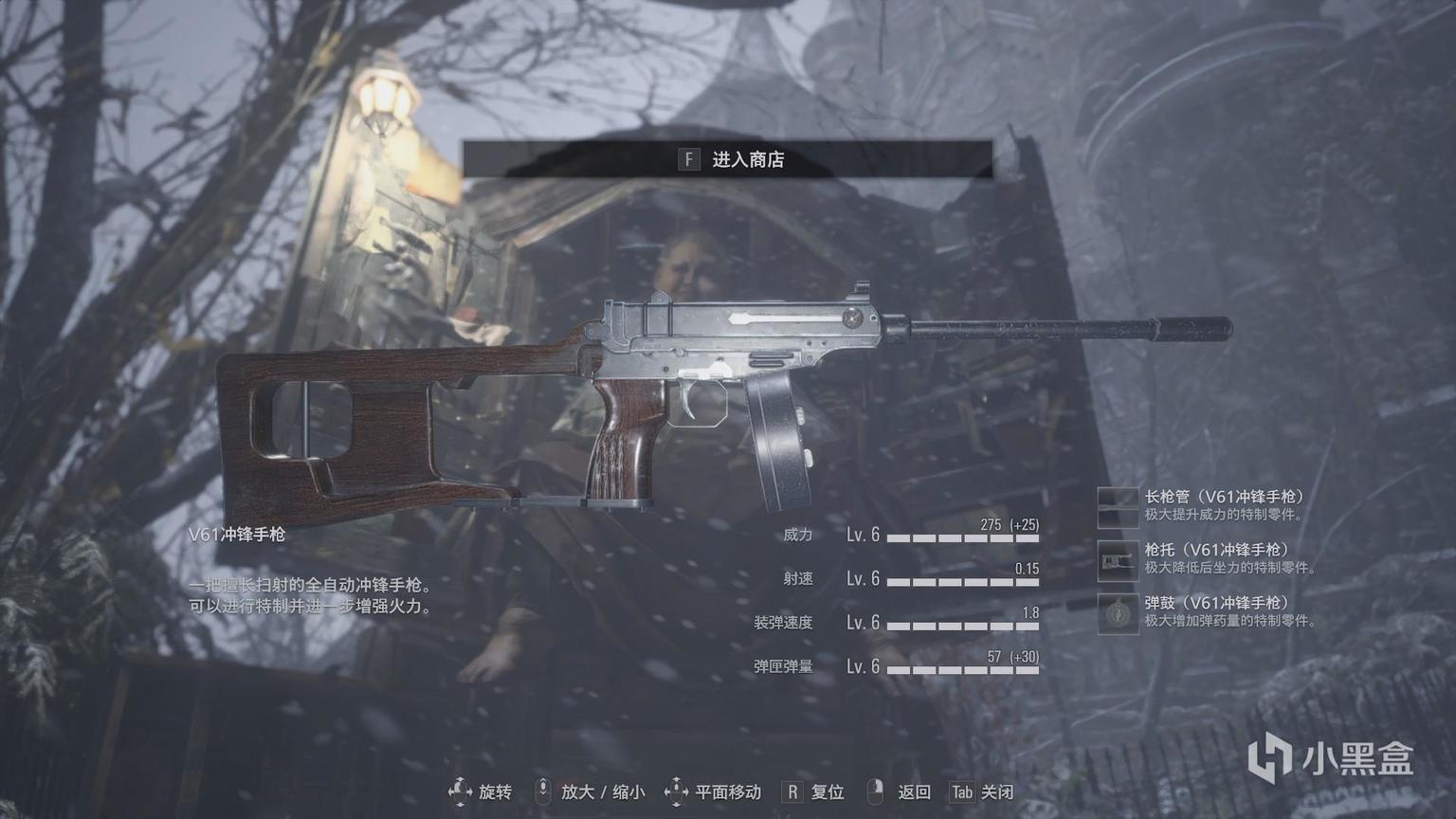
Task: Open the shop via 进入商店 bar
Action: pos(728,159)
